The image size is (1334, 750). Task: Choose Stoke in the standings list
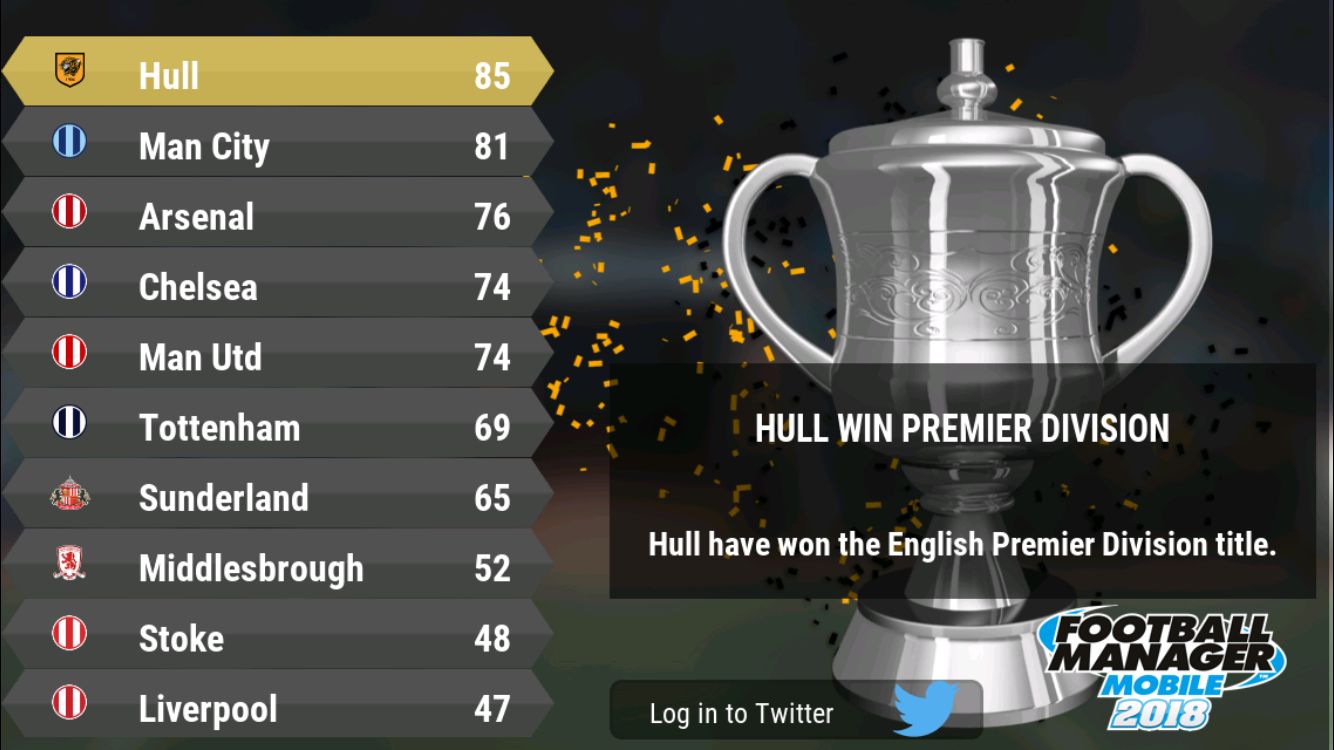pos(278,638)
